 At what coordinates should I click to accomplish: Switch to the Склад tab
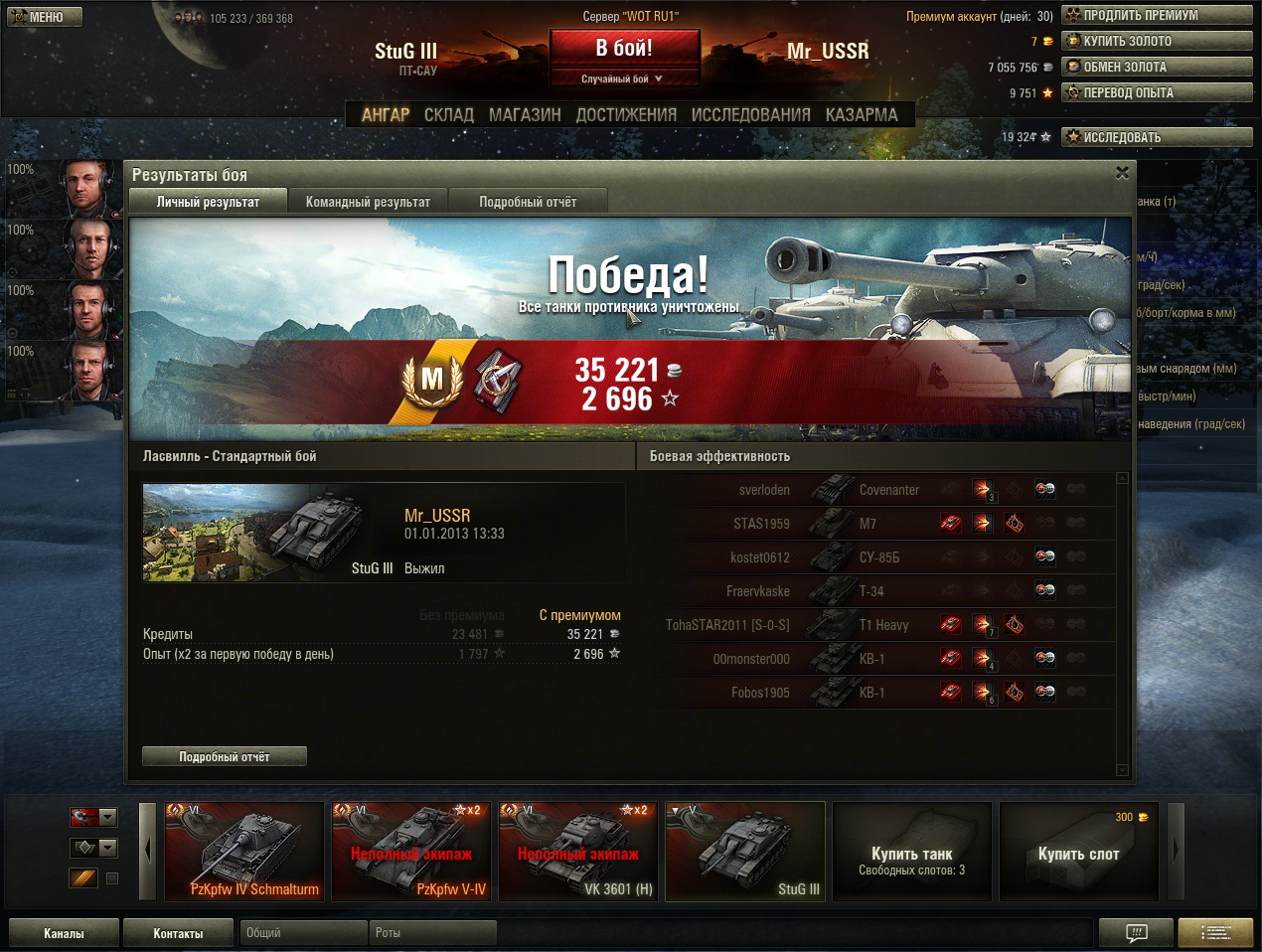coord(448,115)
